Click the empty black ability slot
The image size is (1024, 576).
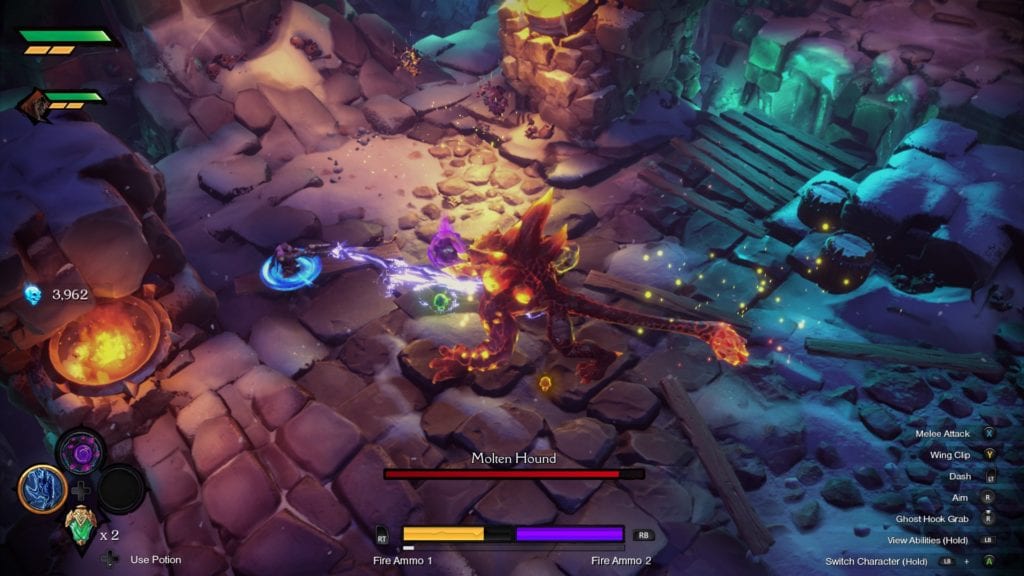121,488
